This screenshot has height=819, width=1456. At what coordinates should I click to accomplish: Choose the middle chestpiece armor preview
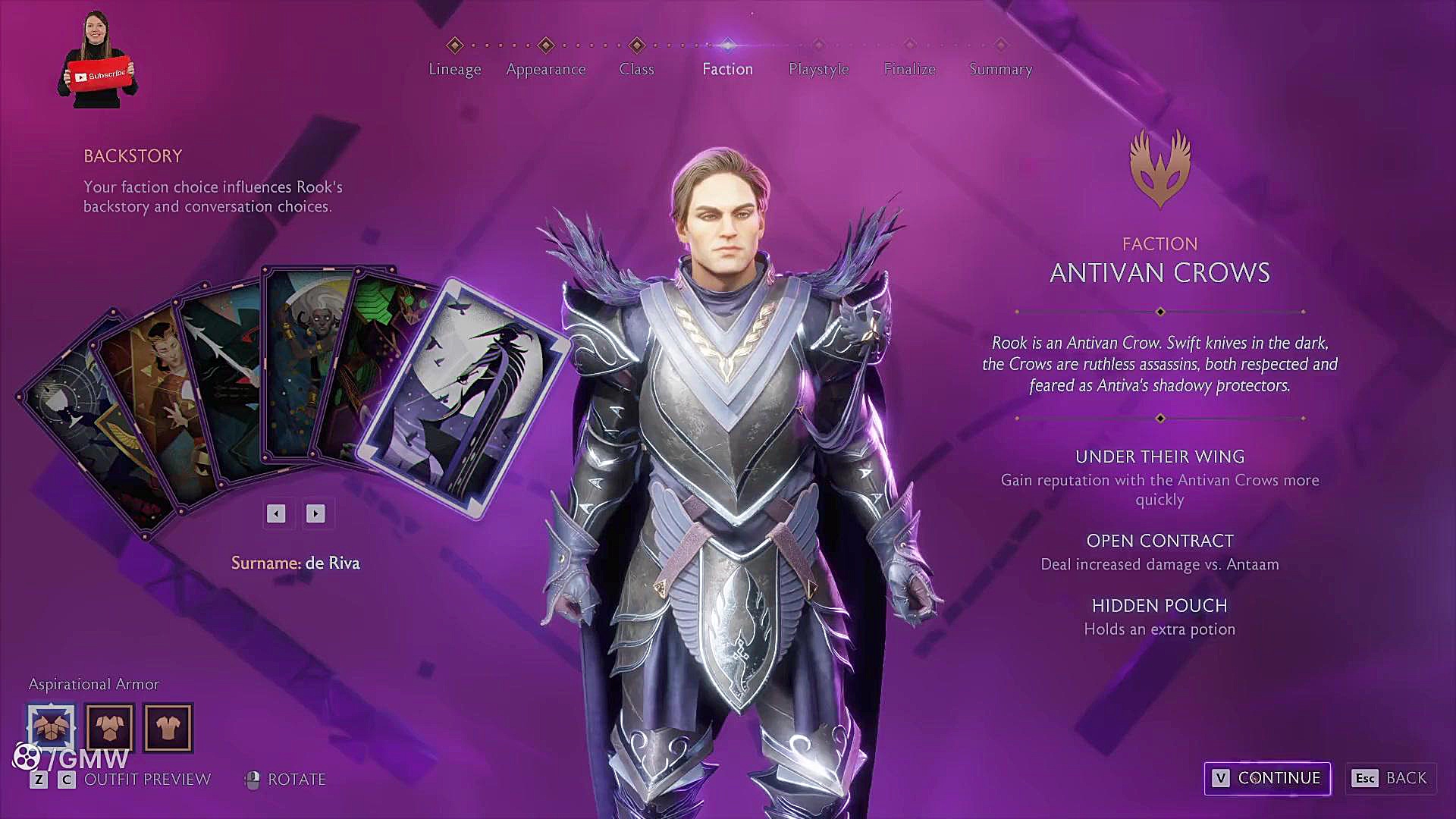[x=110, y=727]
